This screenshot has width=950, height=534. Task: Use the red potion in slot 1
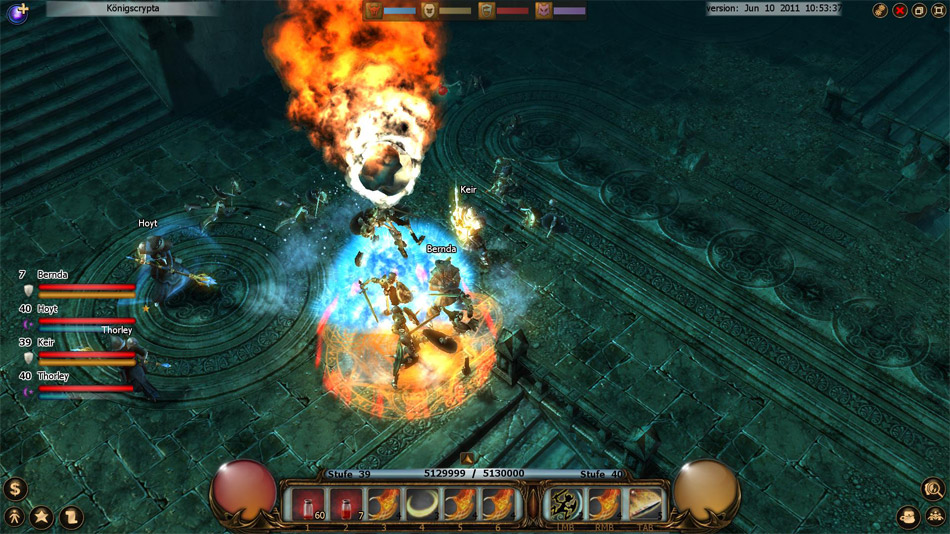(x=307, y=505)
